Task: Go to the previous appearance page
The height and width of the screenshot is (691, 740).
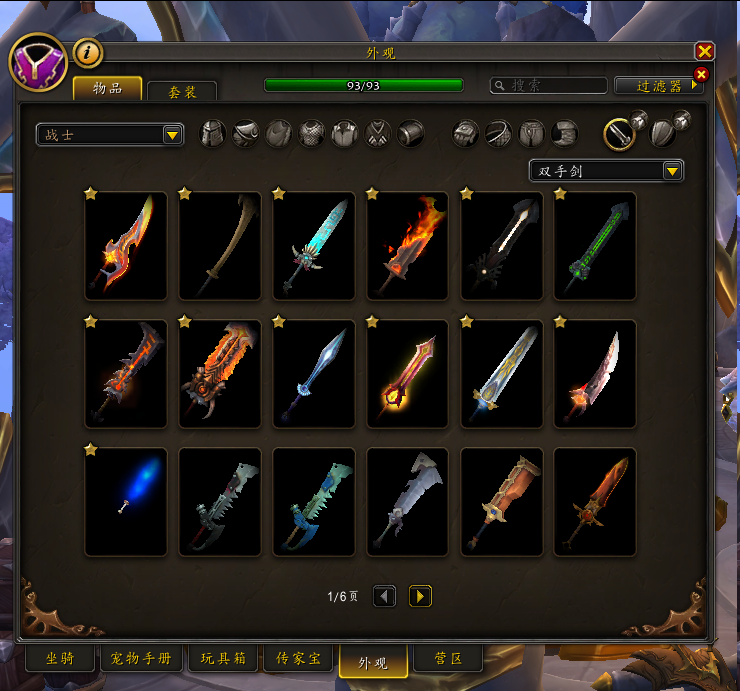Action: [x=384, y=596]
